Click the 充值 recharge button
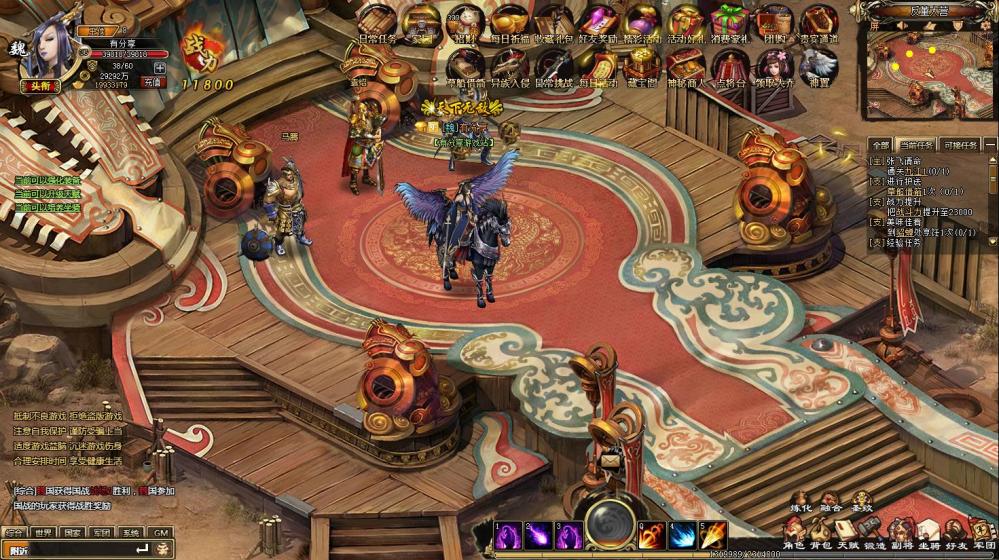This screenshot has width=999, height=560. point(154,82)
